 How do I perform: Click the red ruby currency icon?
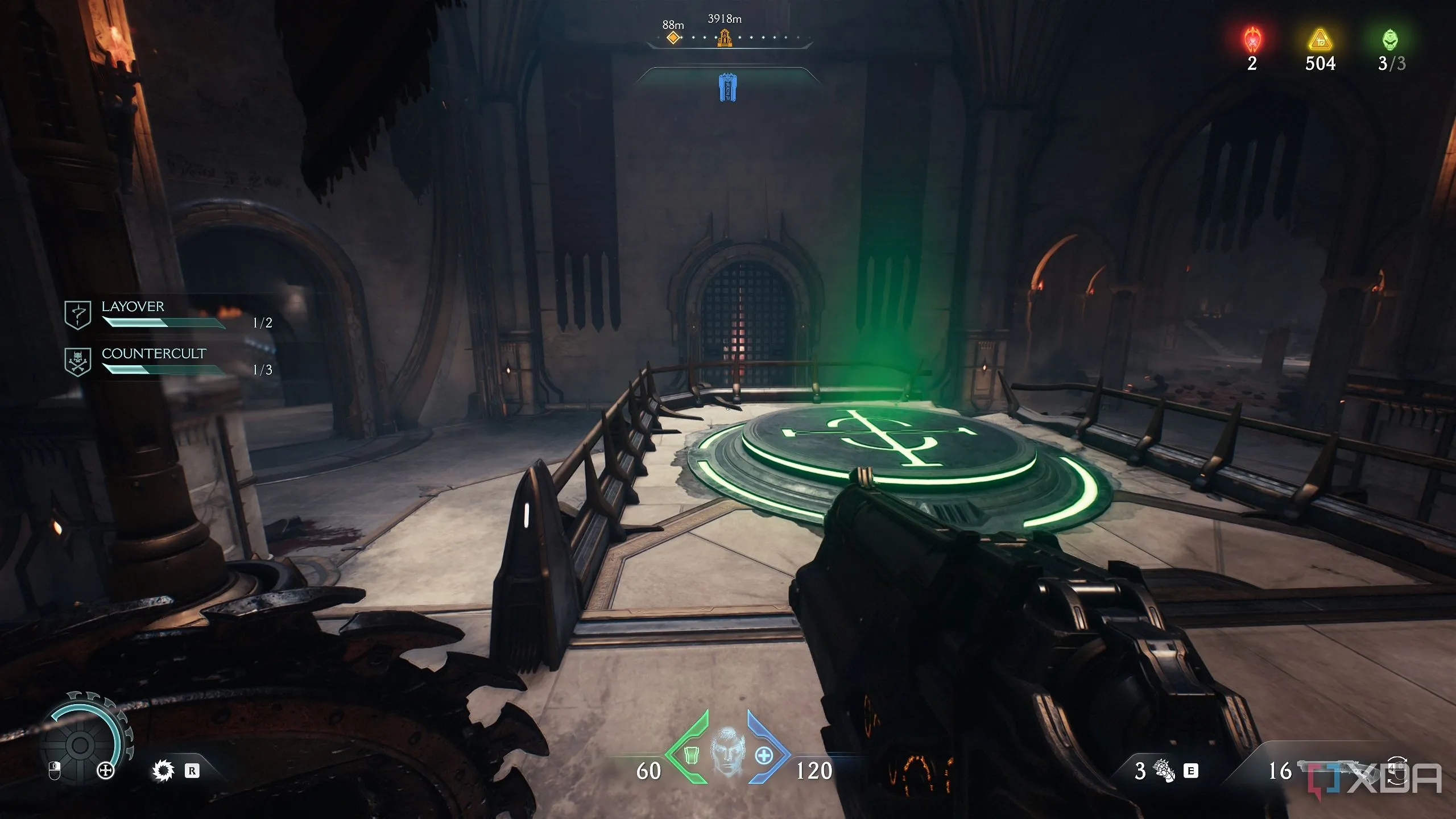[x=1252, y=40]
